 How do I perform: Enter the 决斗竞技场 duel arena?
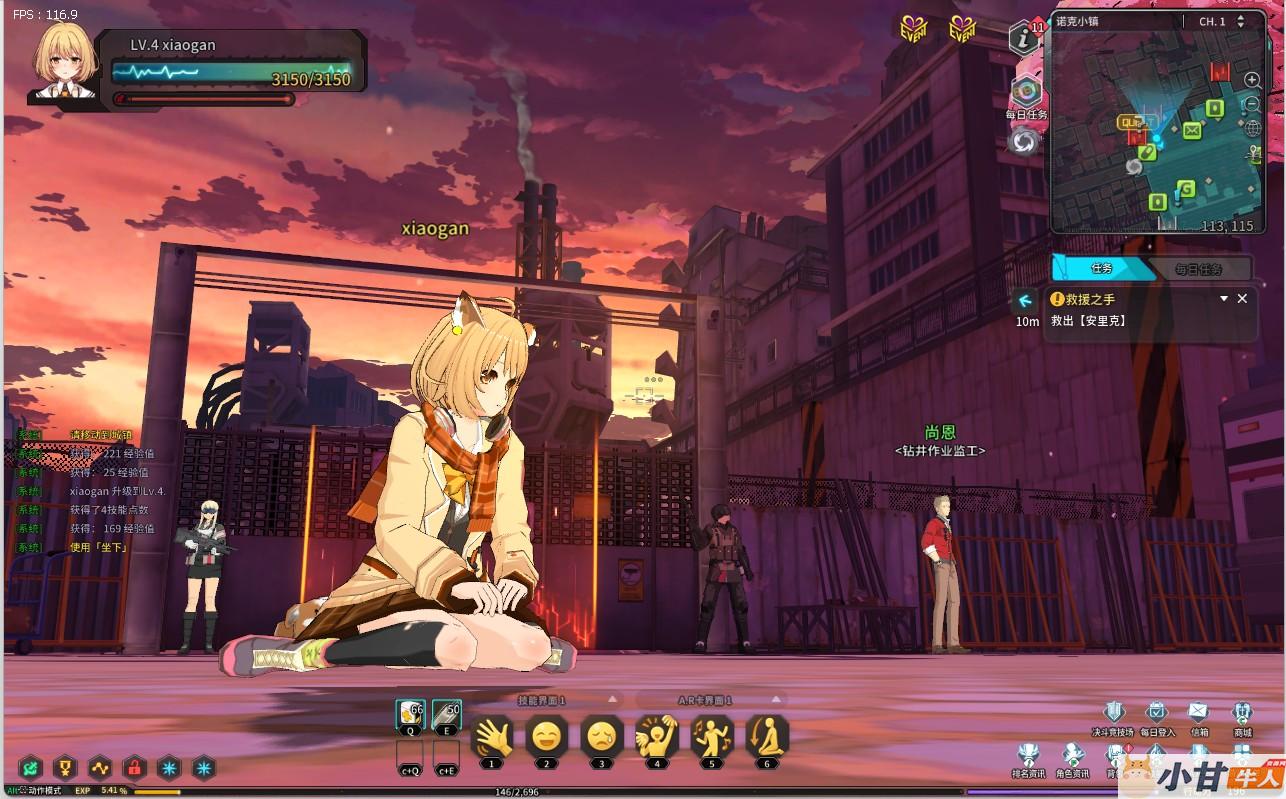coord(1111,712)
